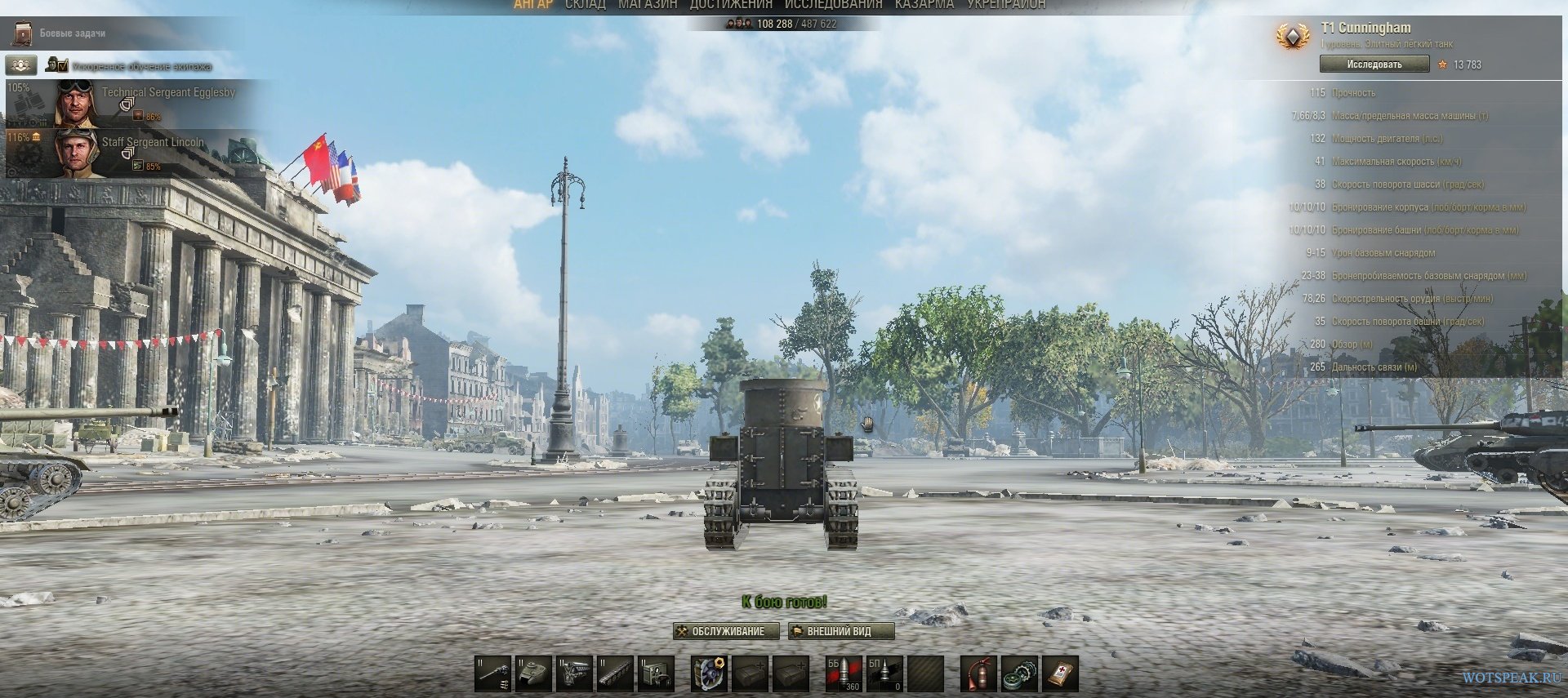Select the tracks suspension module slot

click(x=615, y=674)
